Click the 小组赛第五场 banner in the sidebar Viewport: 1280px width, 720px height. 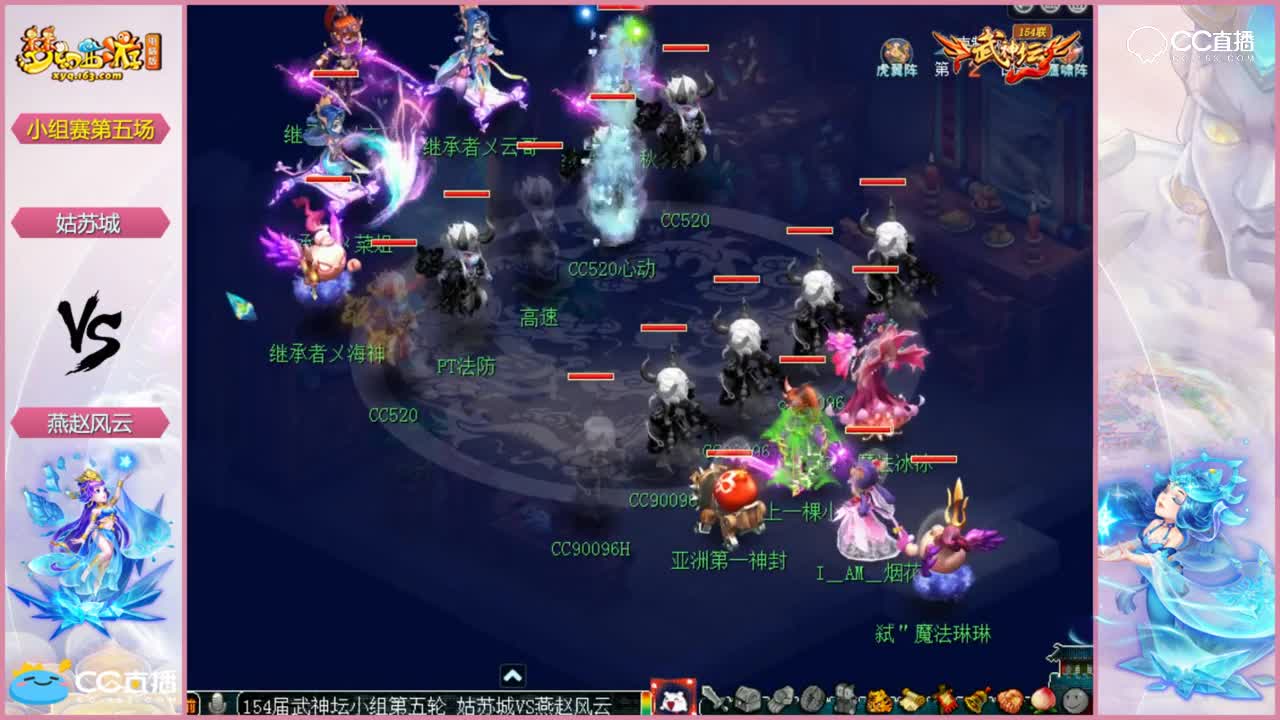[92, 129]
